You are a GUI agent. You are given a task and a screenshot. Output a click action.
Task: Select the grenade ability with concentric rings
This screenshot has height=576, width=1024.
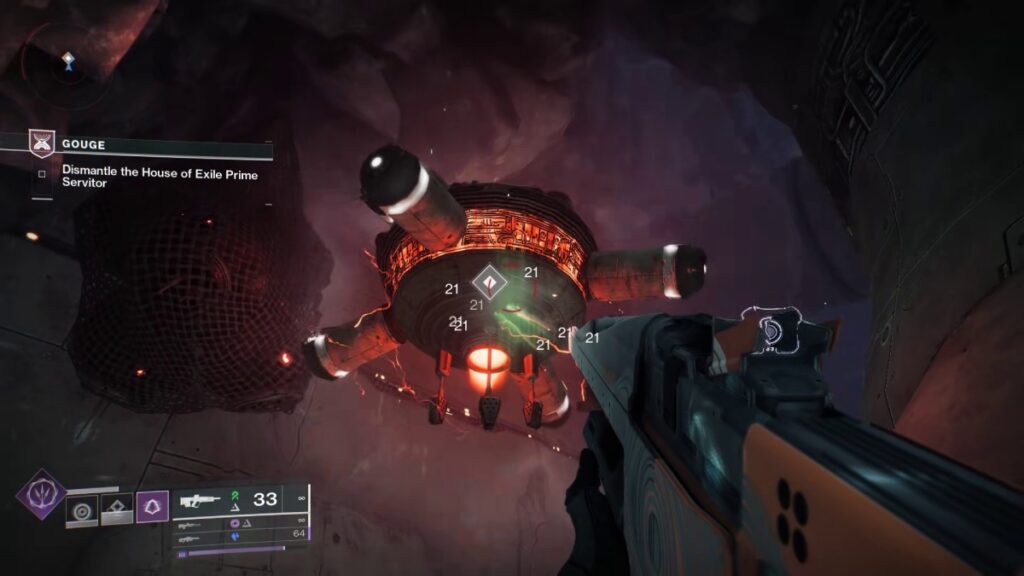click(81, 511)
